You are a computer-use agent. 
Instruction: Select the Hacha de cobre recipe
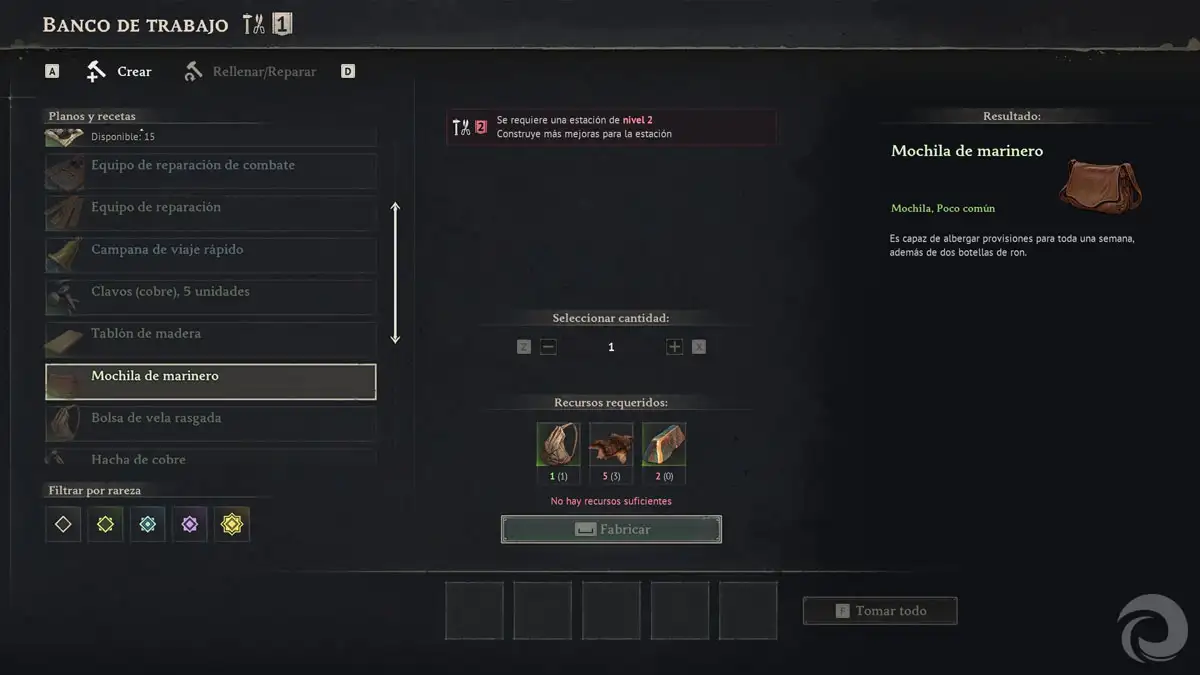click(x=211, y=459)
